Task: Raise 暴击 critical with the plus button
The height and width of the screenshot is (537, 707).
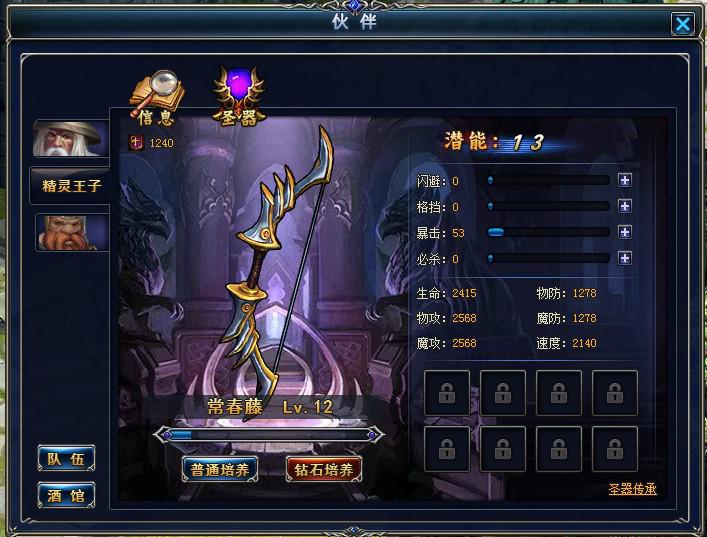Action: click(625, 232)
